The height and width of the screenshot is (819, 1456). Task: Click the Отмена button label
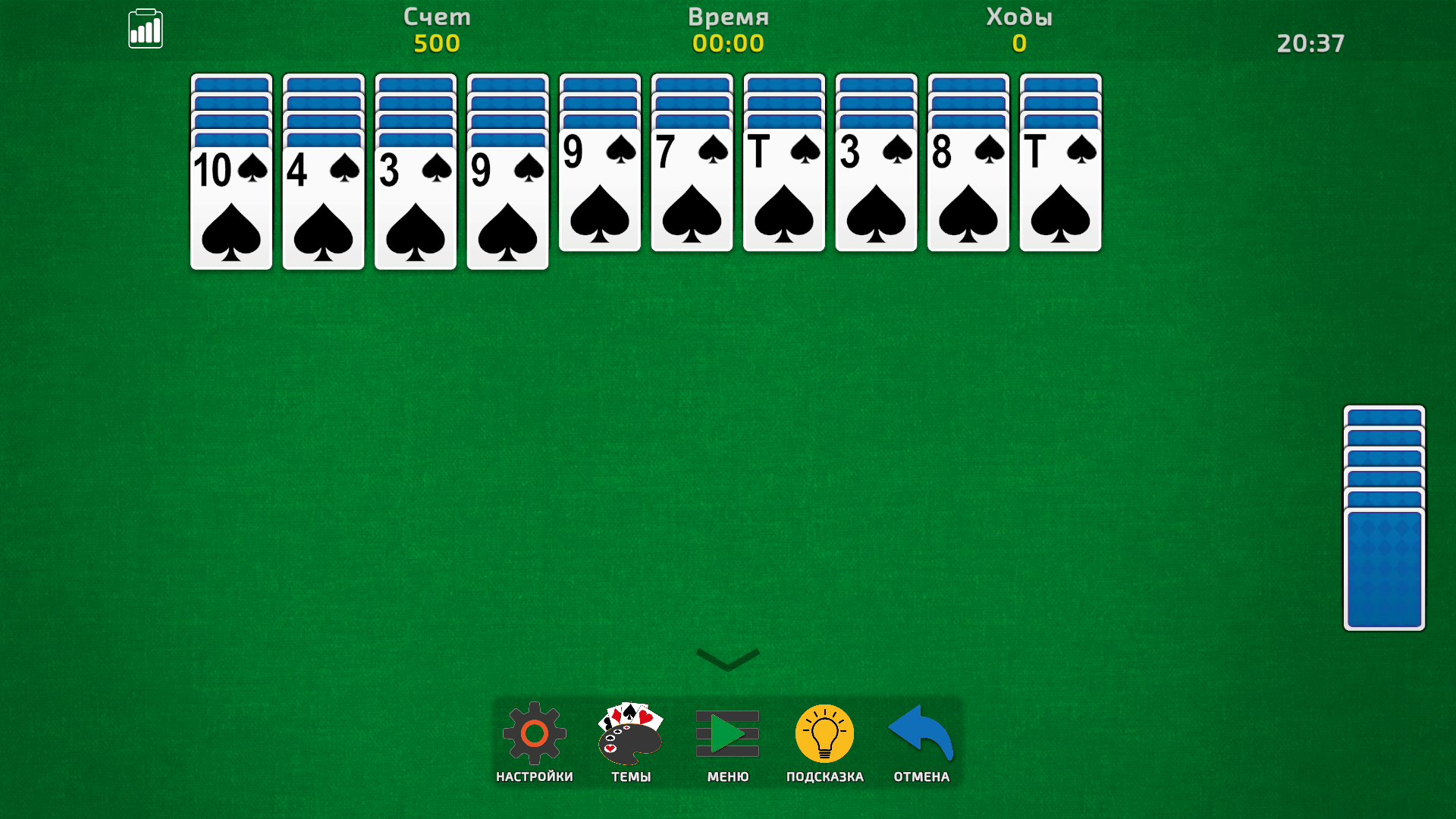click(x=919, y=776)
